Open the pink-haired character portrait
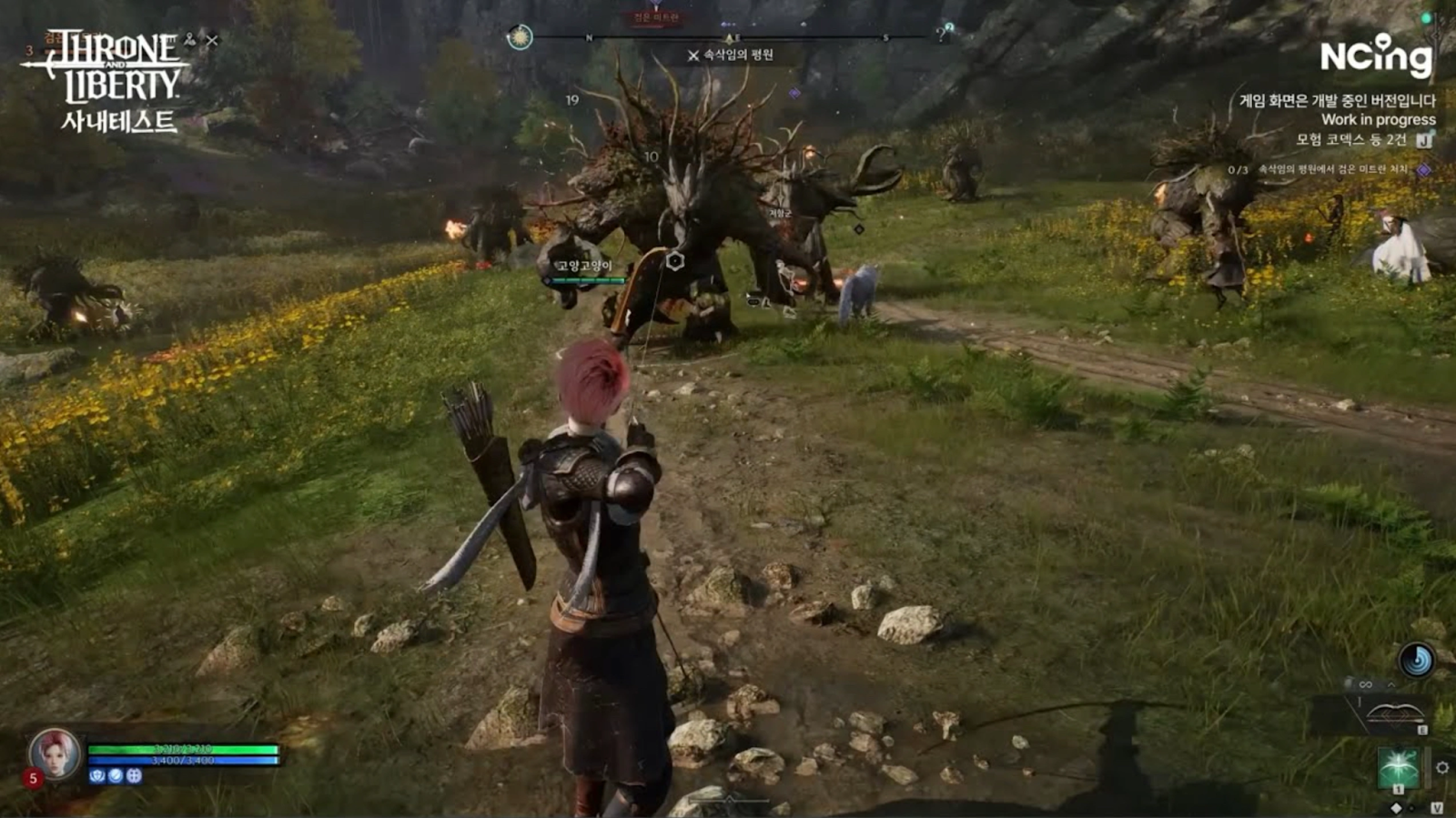Screen dimensions: 1456x818 click(55, 754)
